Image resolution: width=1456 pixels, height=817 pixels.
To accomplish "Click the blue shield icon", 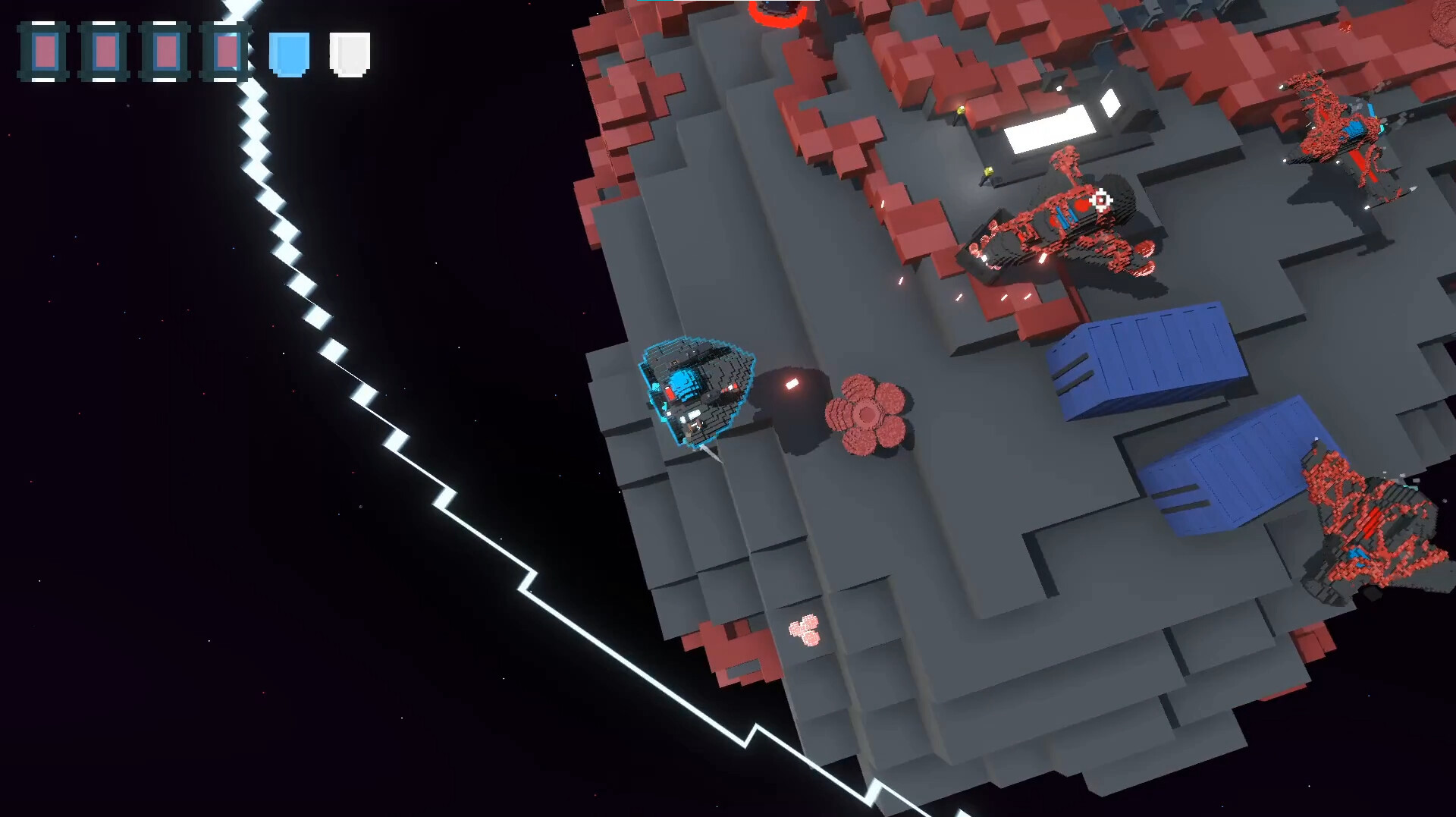I will (289, 54).
